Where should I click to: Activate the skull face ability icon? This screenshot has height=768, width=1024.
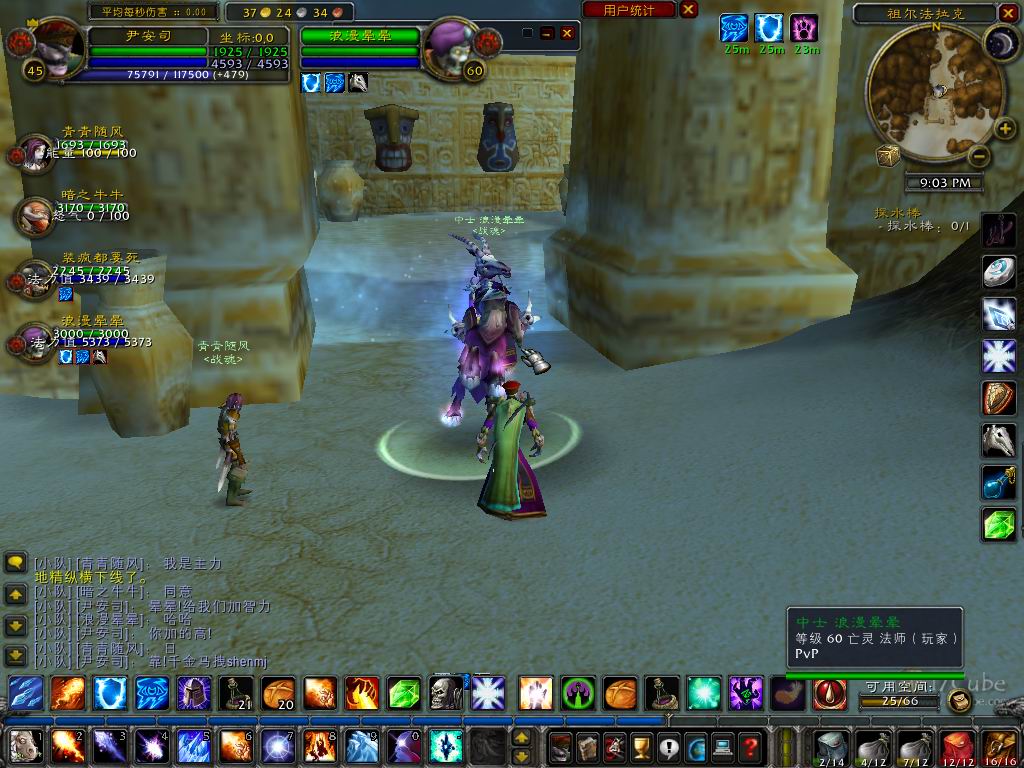[446, 693]
